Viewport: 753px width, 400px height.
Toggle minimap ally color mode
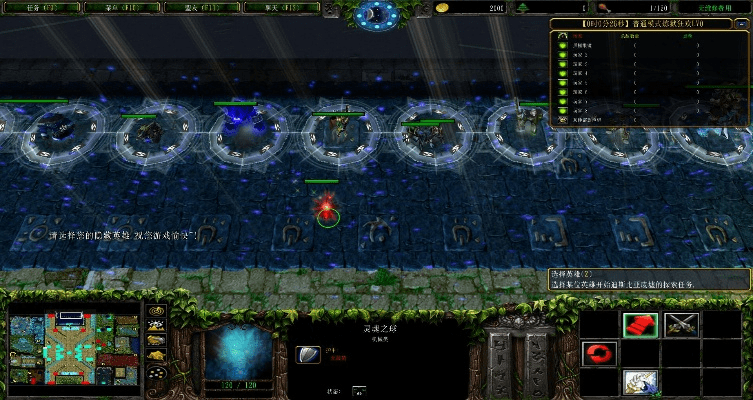pyautogui.click(x=157, y=341)
